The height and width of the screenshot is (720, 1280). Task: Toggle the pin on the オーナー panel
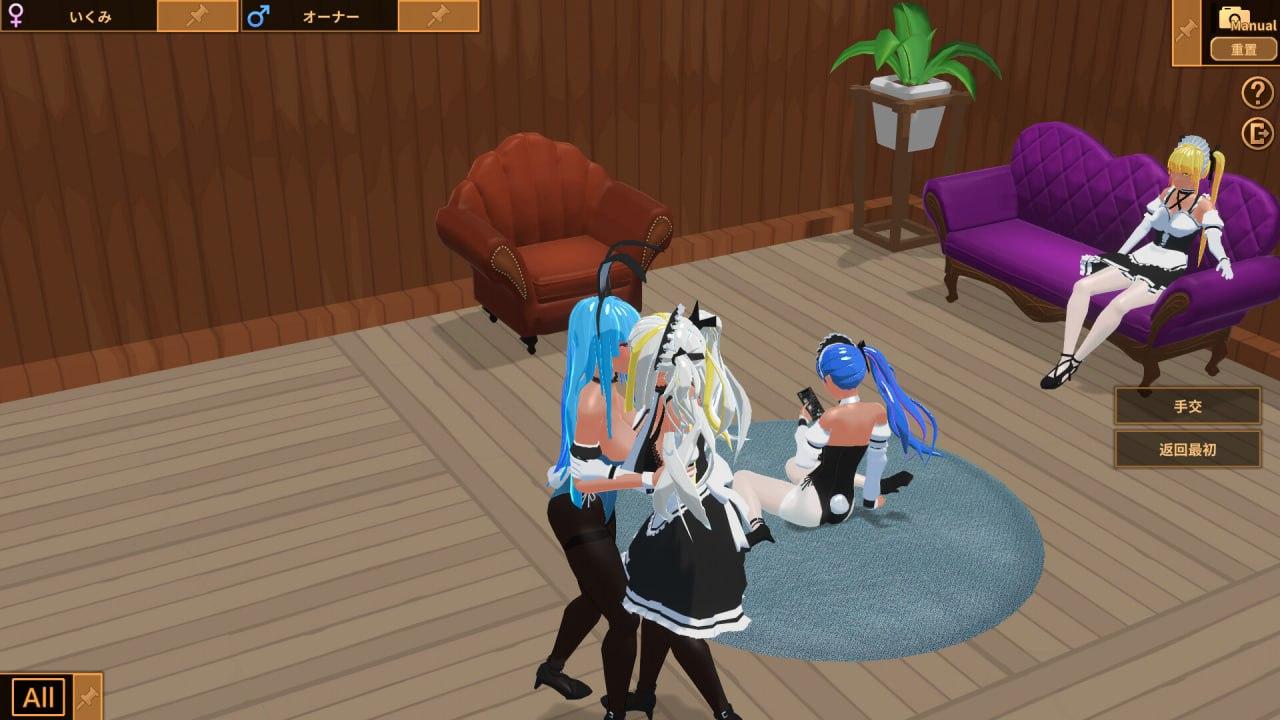coord(435,15)
